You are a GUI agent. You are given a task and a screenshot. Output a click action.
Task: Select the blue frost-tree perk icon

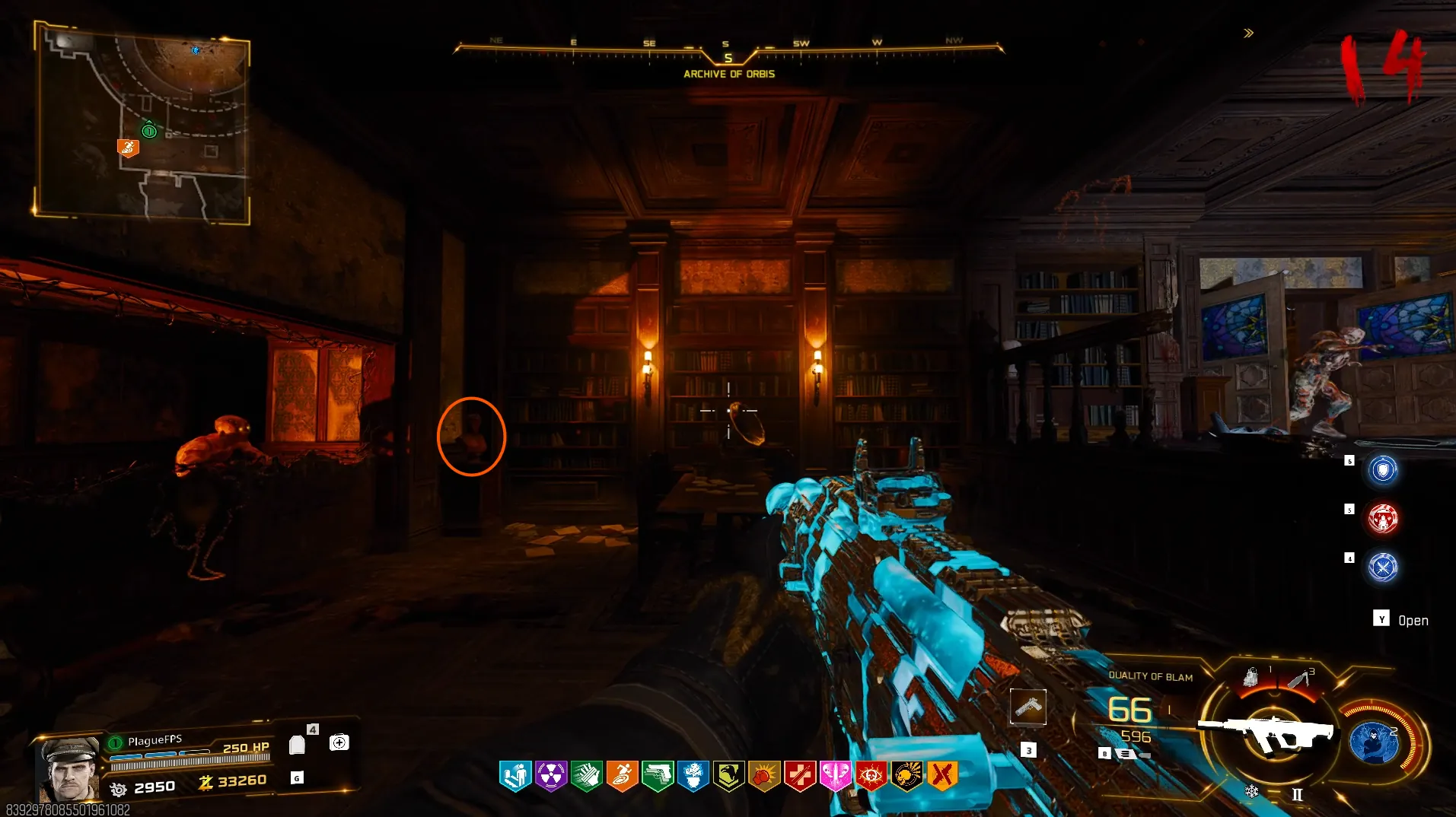693,776
